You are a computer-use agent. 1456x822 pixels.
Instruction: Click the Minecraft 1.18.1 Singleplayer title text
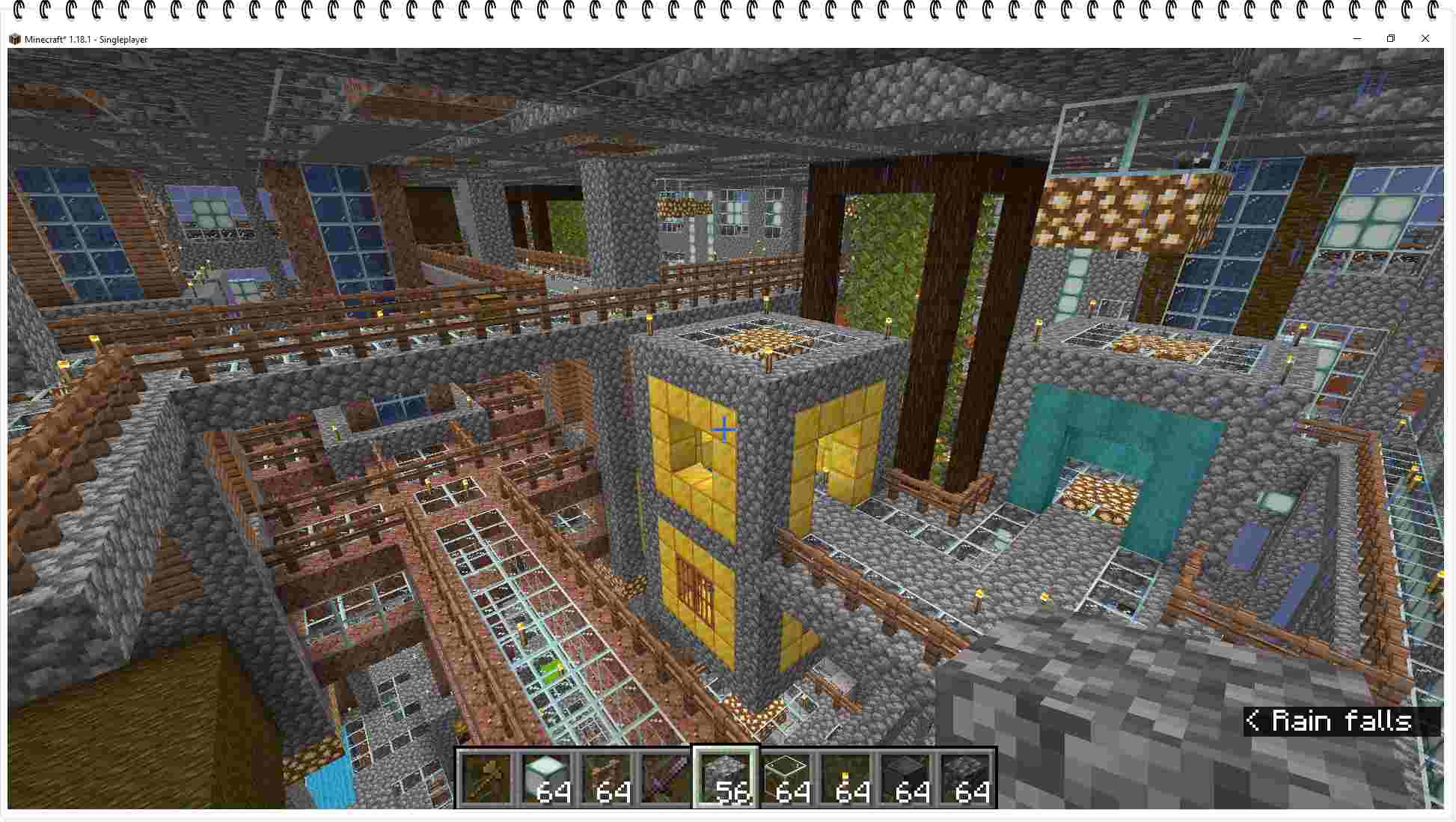pos(86,39)
